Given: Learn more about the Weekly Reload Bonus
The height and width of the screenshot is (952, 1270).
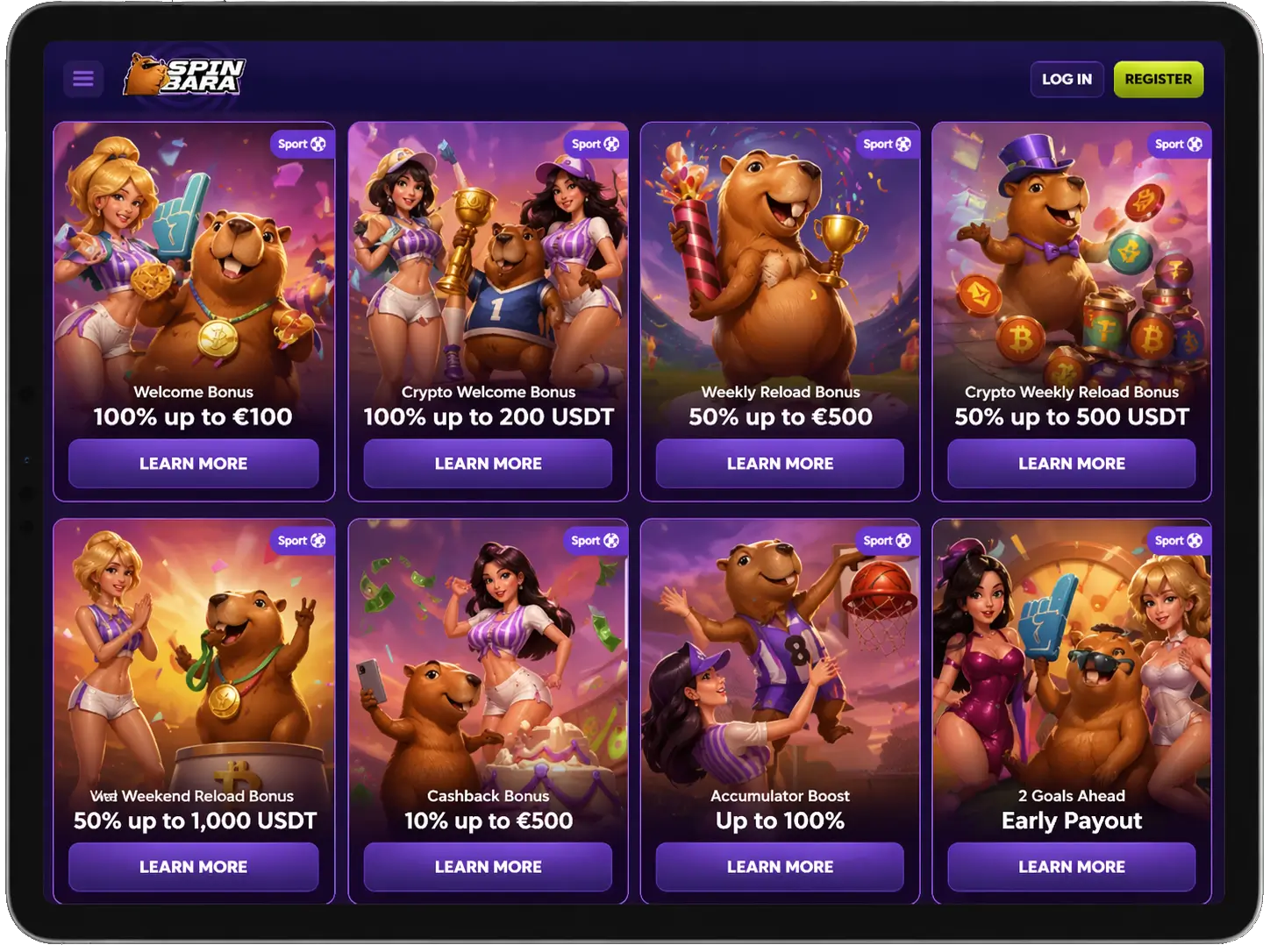Looking at the screenshot, I should pos(779,464).
